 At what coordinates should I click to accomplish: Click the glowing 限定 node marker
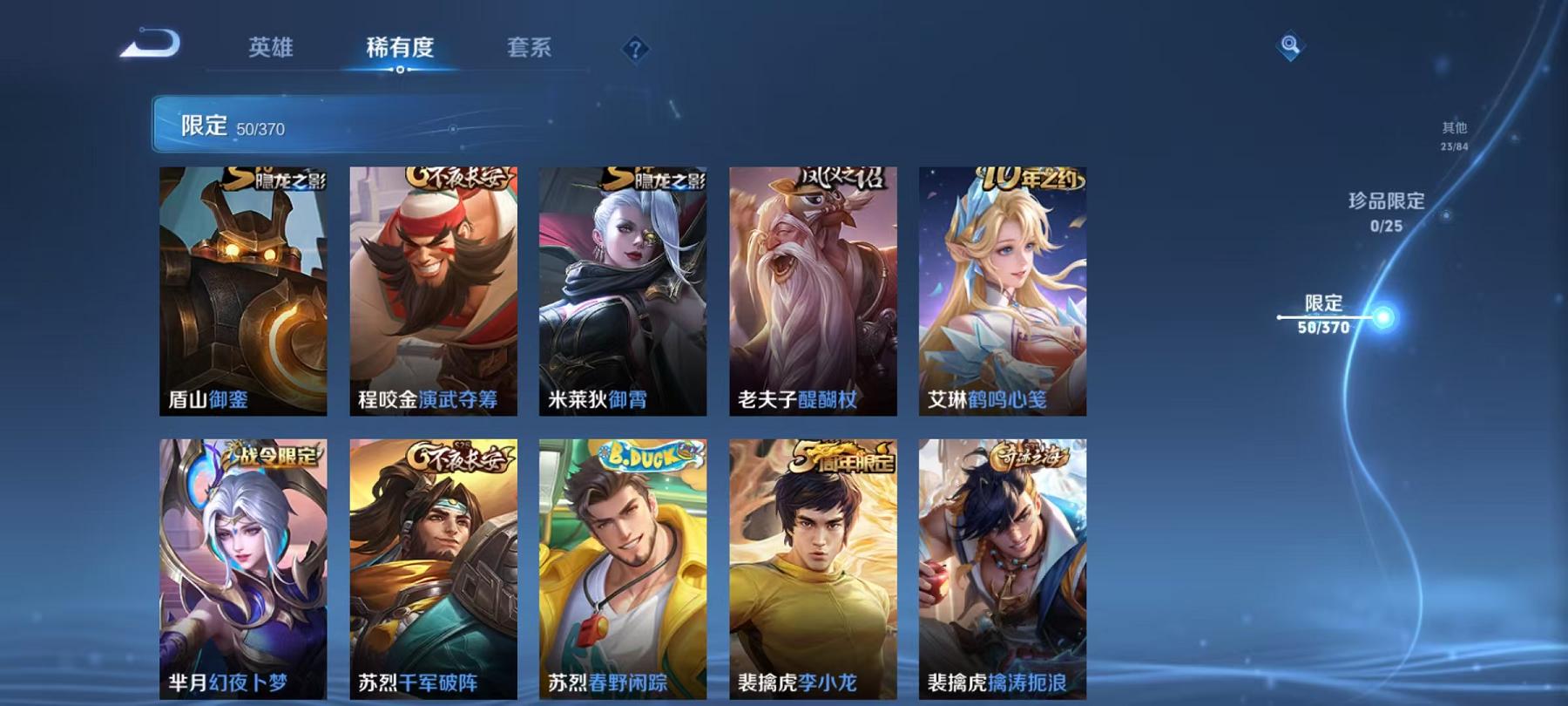(x=1382, y=318)
